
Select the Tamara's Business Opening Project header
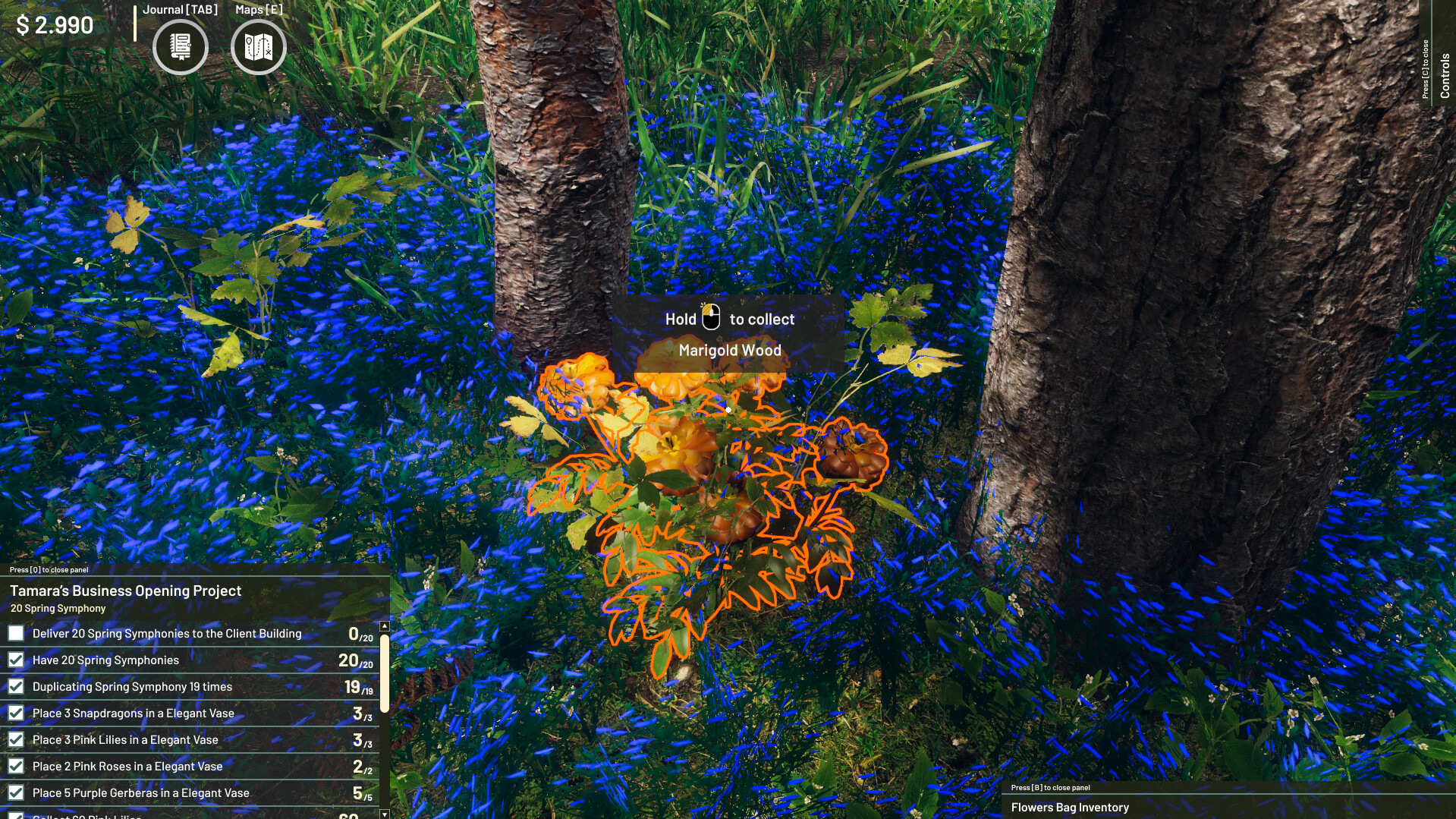(x=125, y=590)
